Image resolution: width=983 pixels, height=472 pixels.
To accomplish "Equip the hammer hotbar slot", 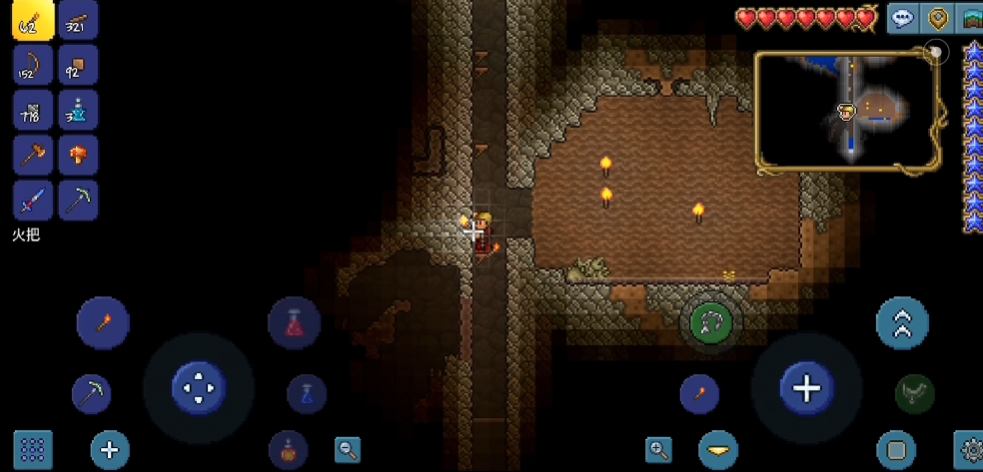I will (33, 155).
